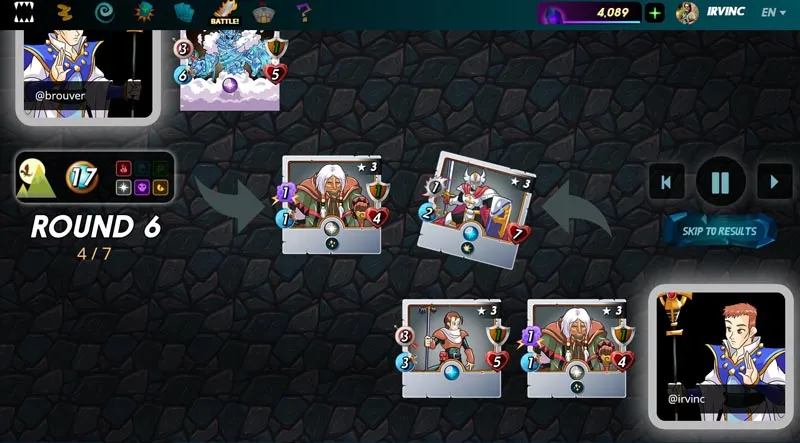Open the Battle menu
800x443 pixels.
click(224, 14)
